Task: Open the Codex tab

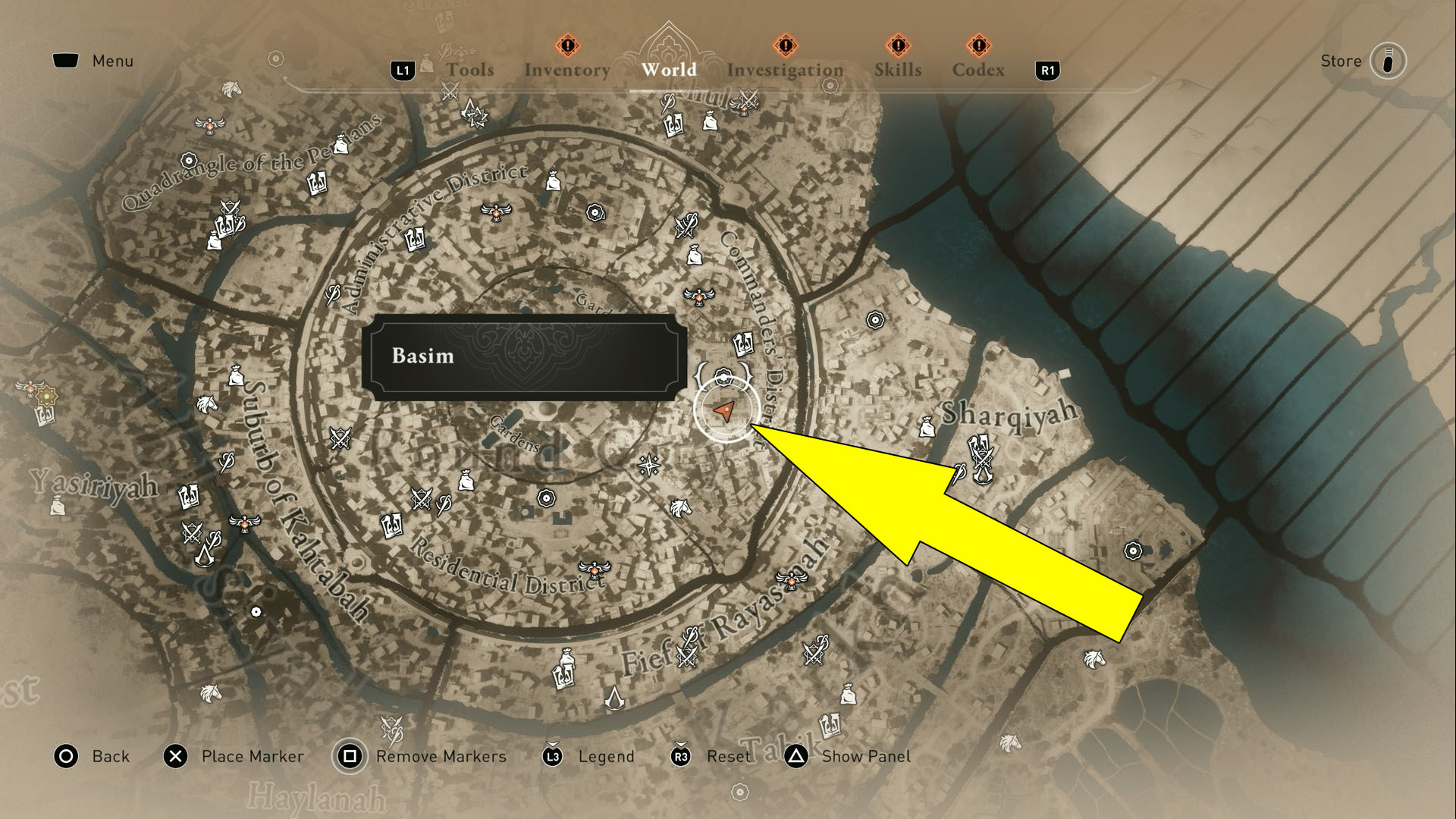Action: (x=979, y=70)
